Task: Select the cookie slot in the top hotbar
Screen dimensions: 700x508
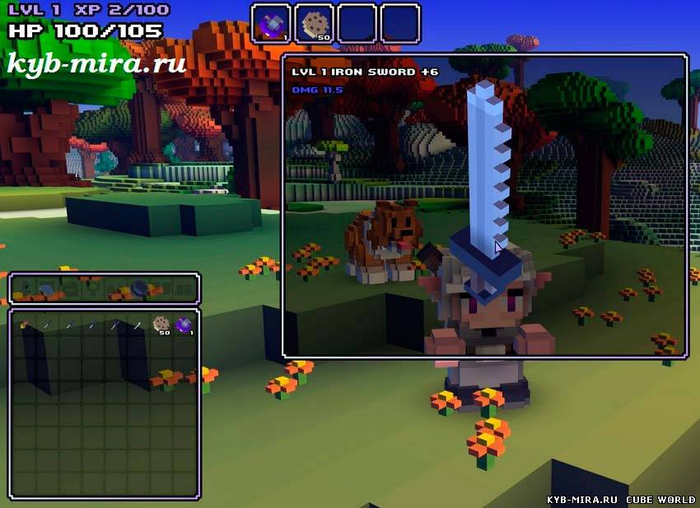Action: coord(314,23)
